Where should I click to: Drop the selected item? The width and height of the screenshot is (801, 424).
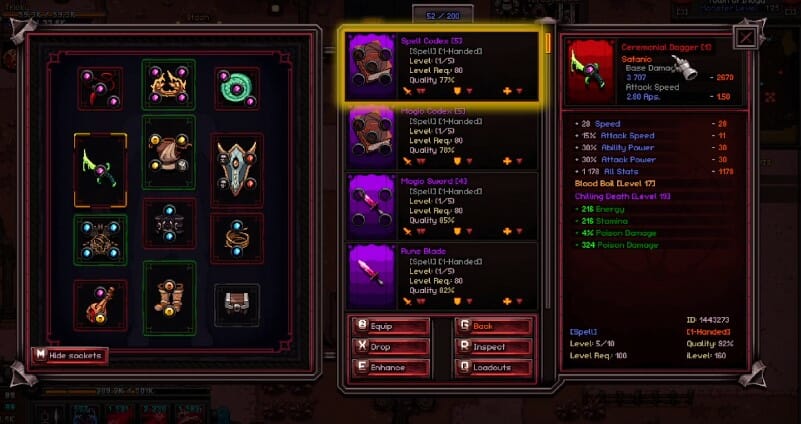click(392, 346)
